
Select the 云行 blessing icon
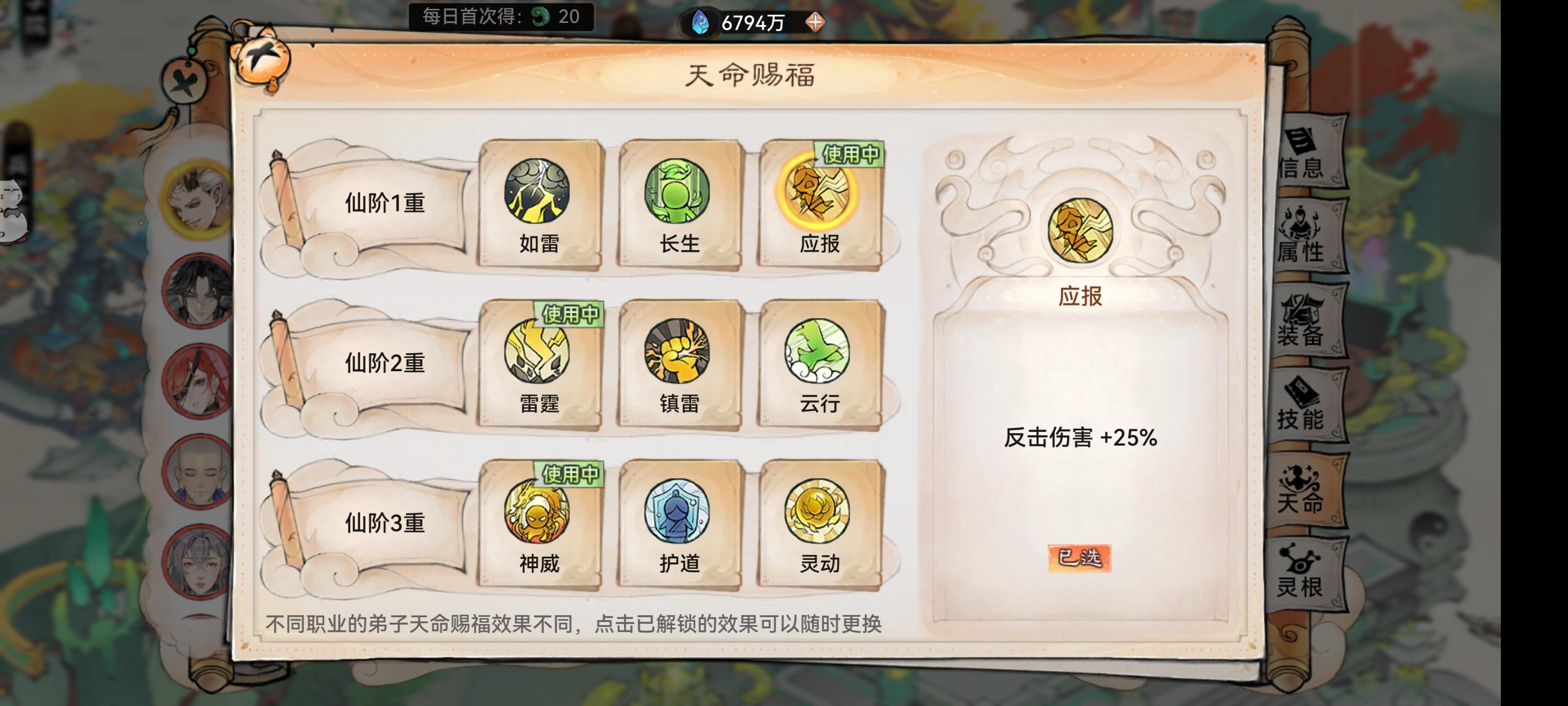click(816, 355)
